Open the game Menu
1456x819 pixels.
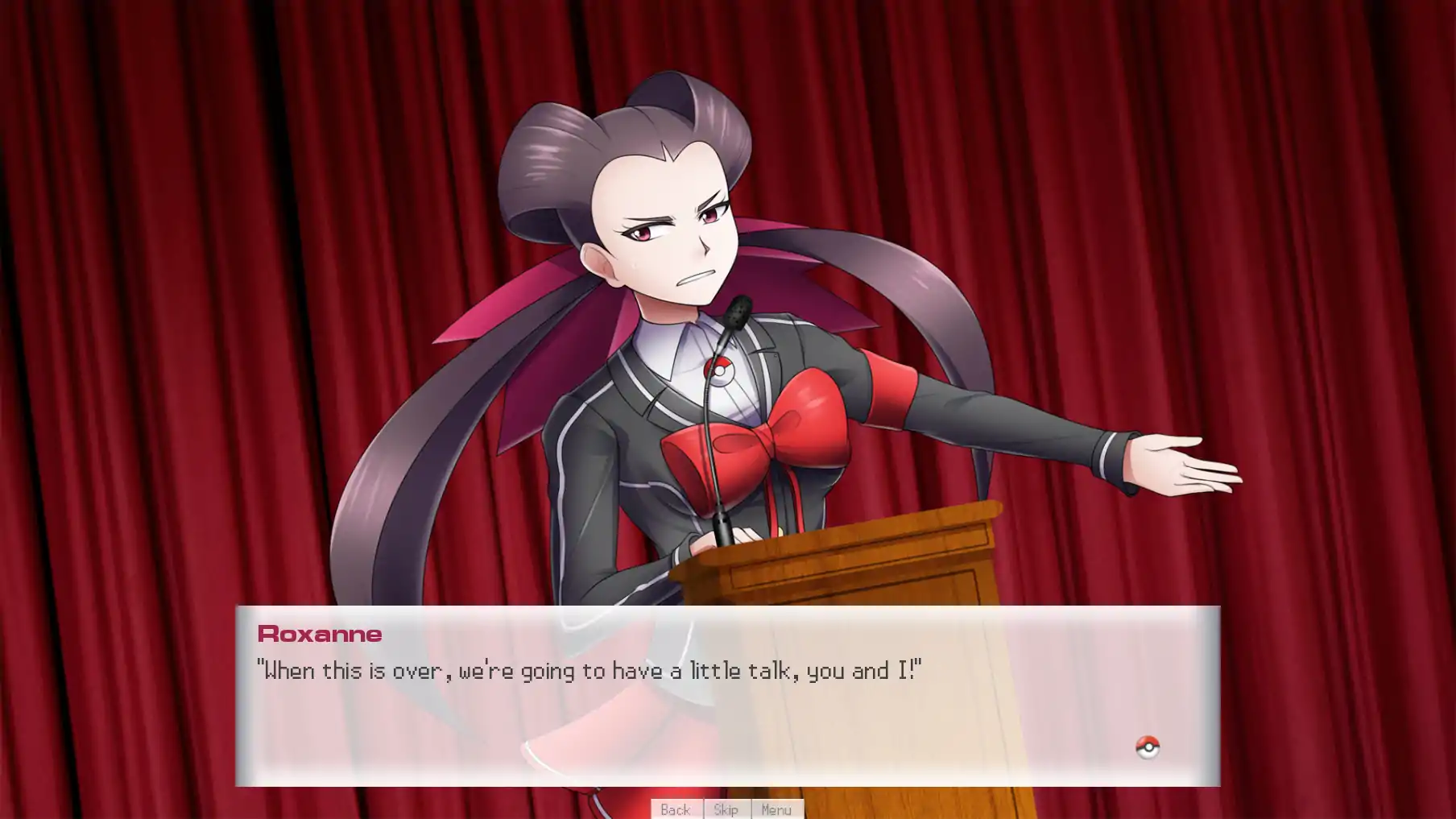(776, 809)
